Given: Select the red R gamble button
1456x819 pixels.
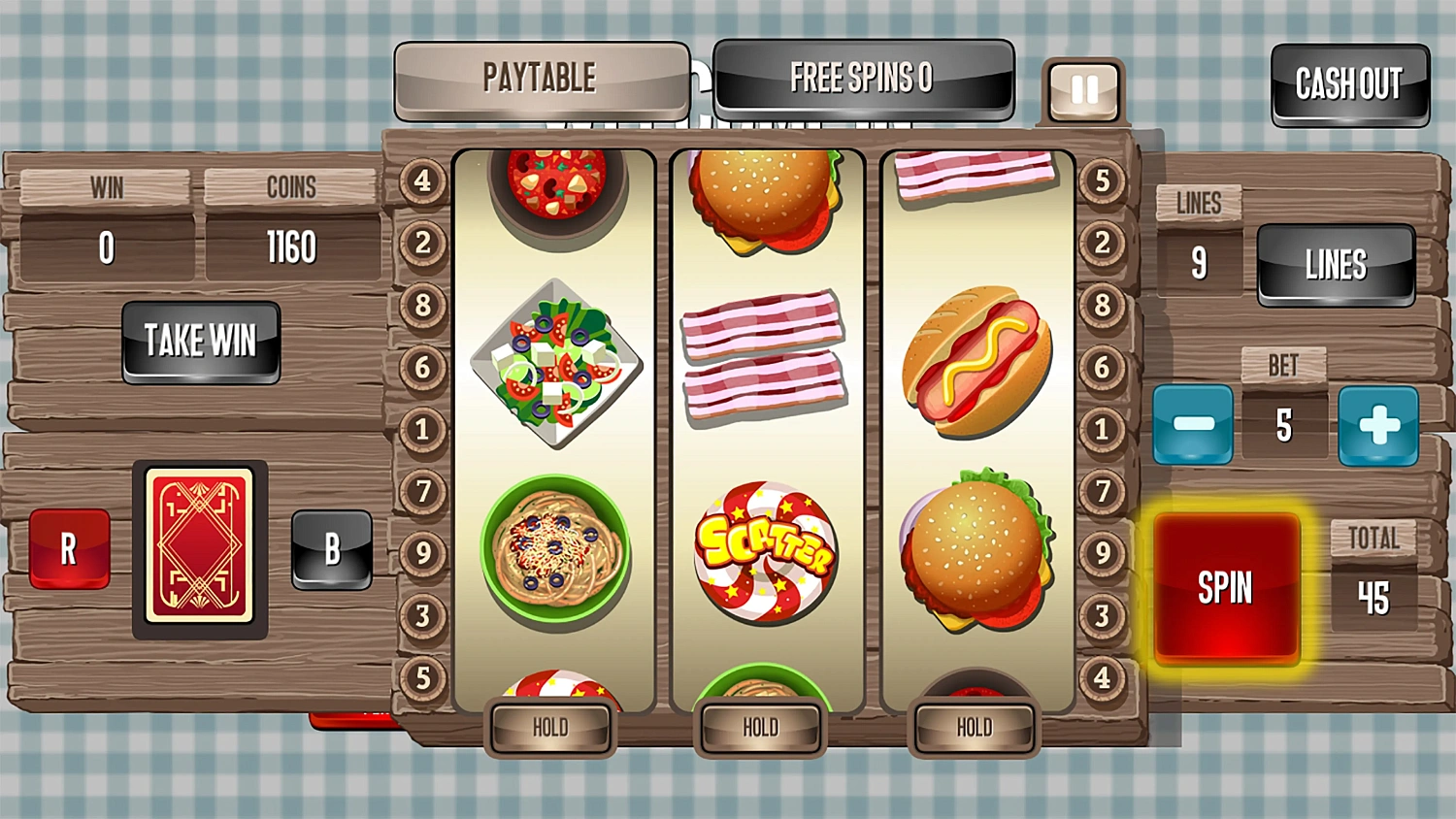Looking at the screenshot, I should (x=68, y=548).
